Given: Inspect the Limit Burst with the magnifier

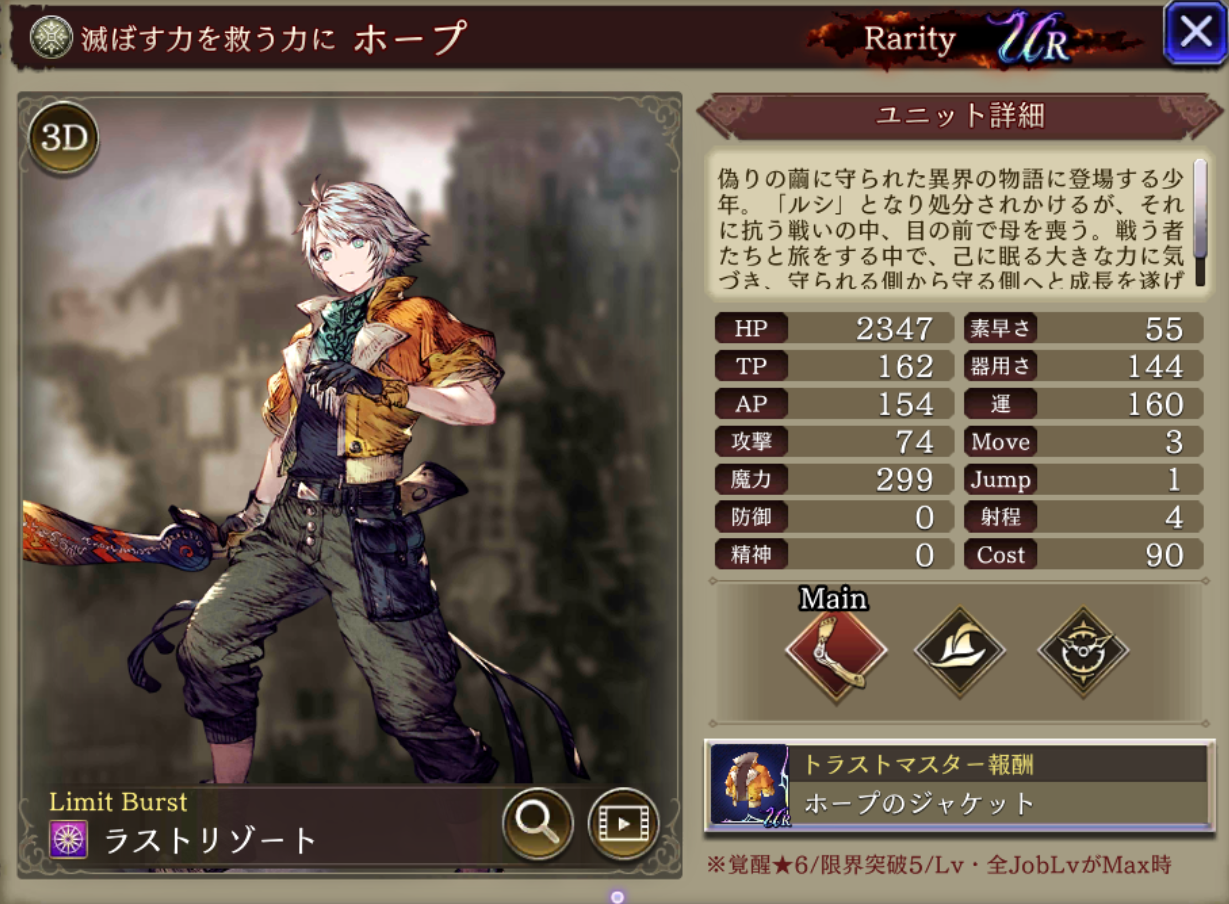Looking at the screenshot, I should click(x=537, y=824).
